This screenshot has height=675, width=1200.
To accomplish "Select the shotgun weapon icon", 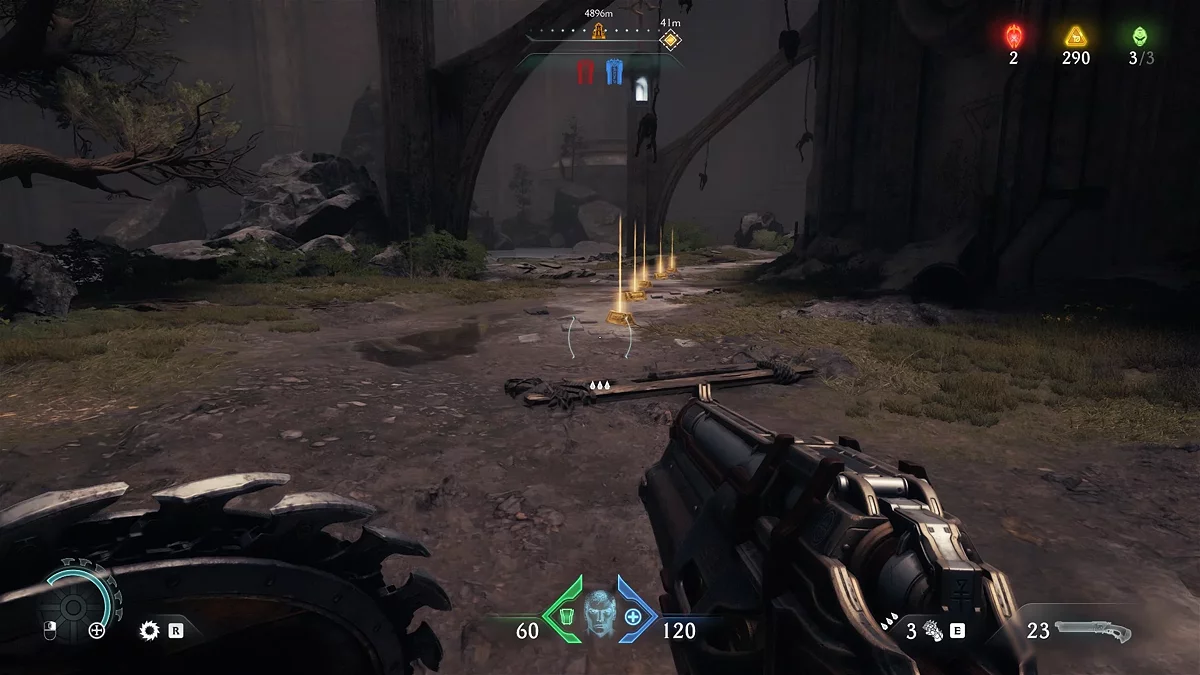I will tap(1092, 631).
